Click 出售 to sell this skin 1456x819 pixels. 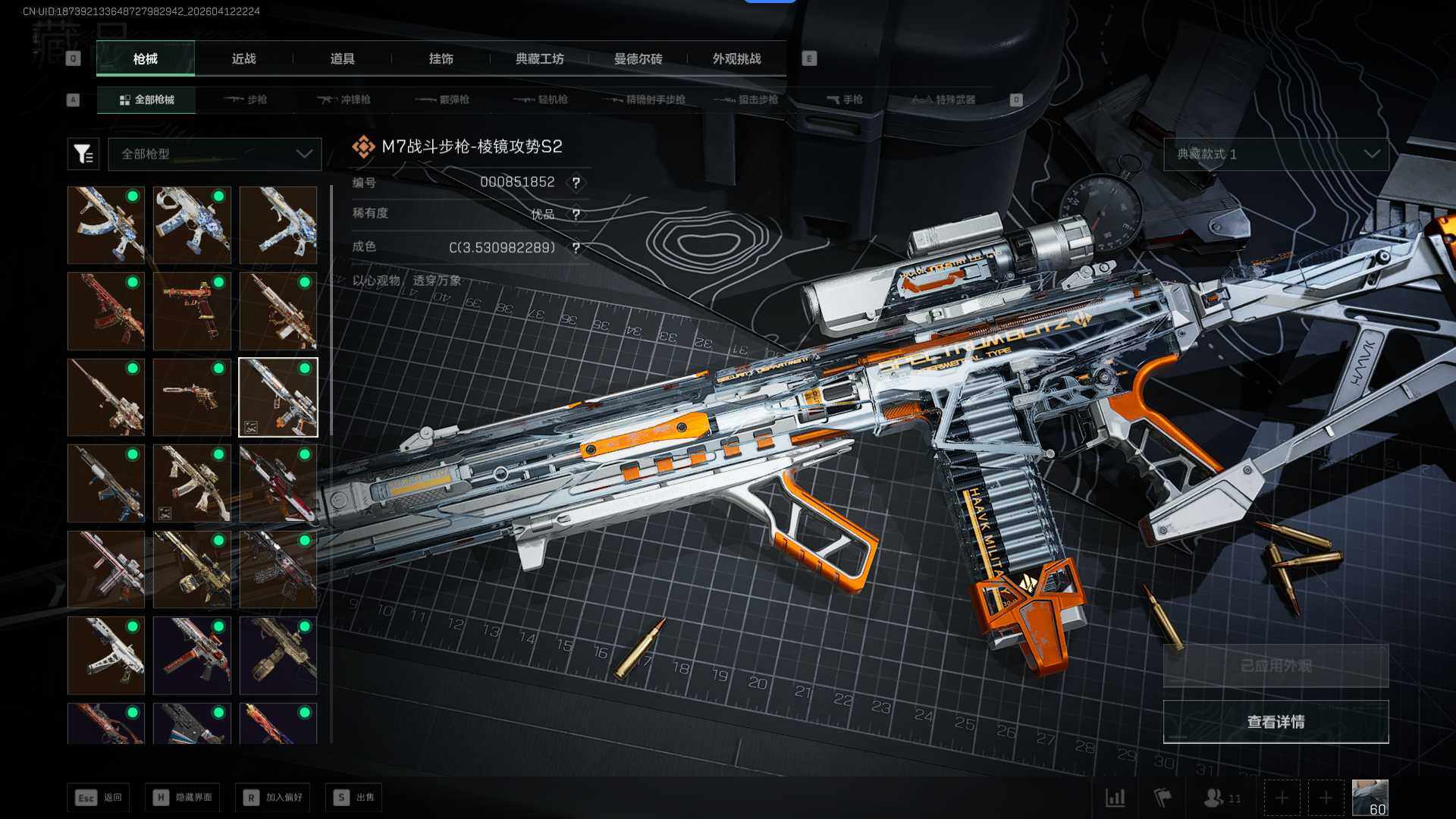tap(353, 798)
